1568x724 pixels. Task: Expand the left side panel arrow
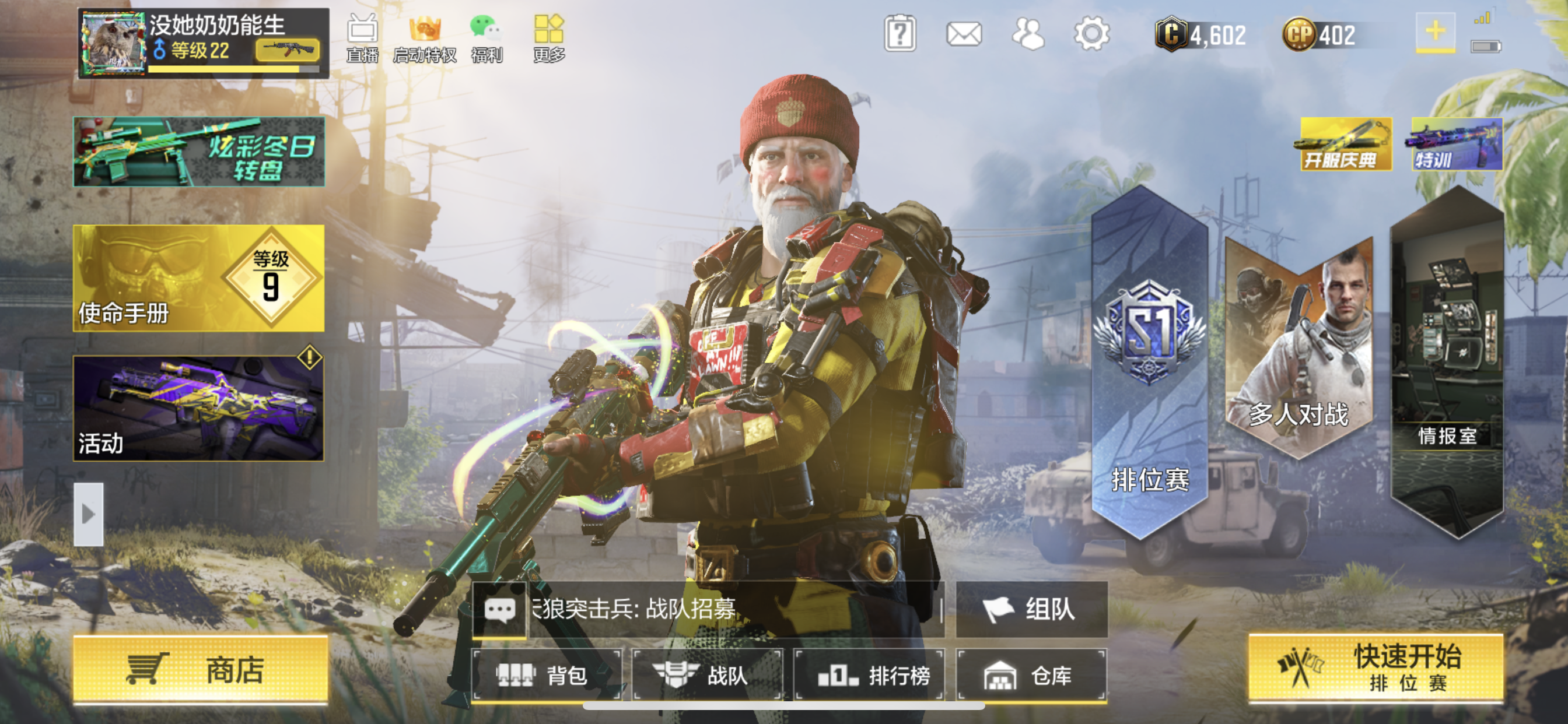click(89, 514)
